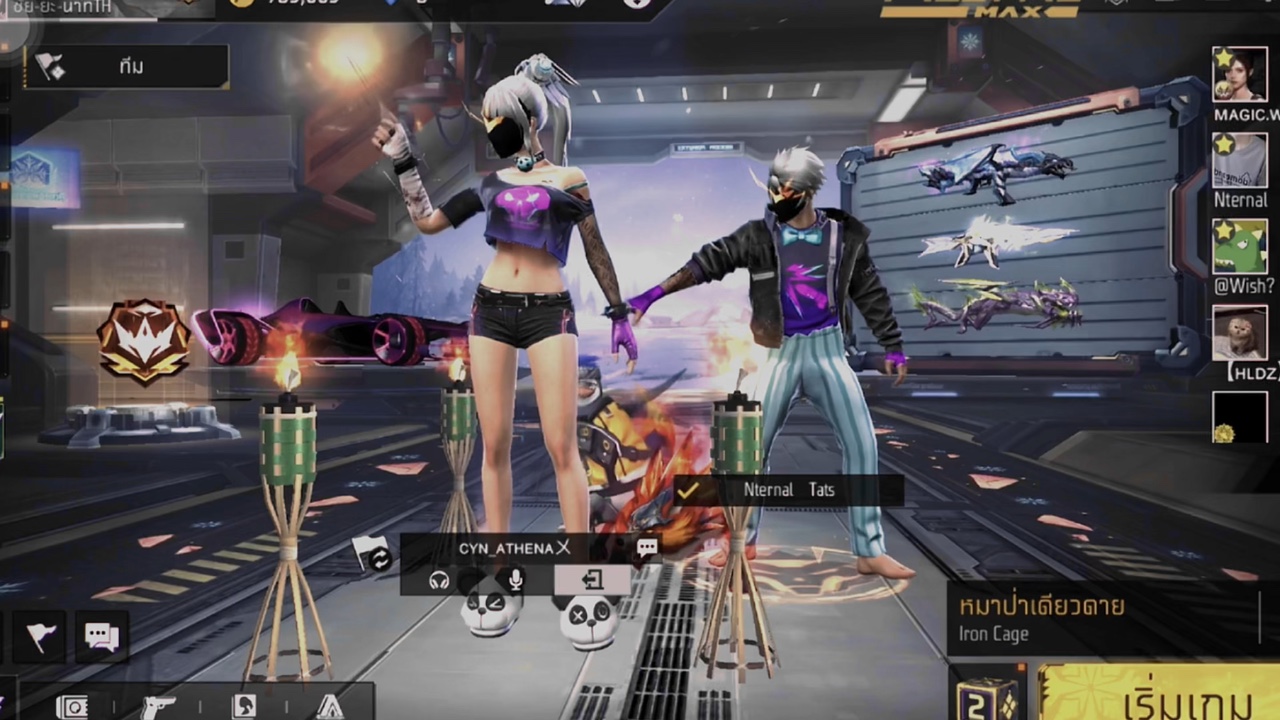This screenshot has height=720, width=1280.
Task: Open the chat messages button at bottom left
Action: click(x=101, y=637)
